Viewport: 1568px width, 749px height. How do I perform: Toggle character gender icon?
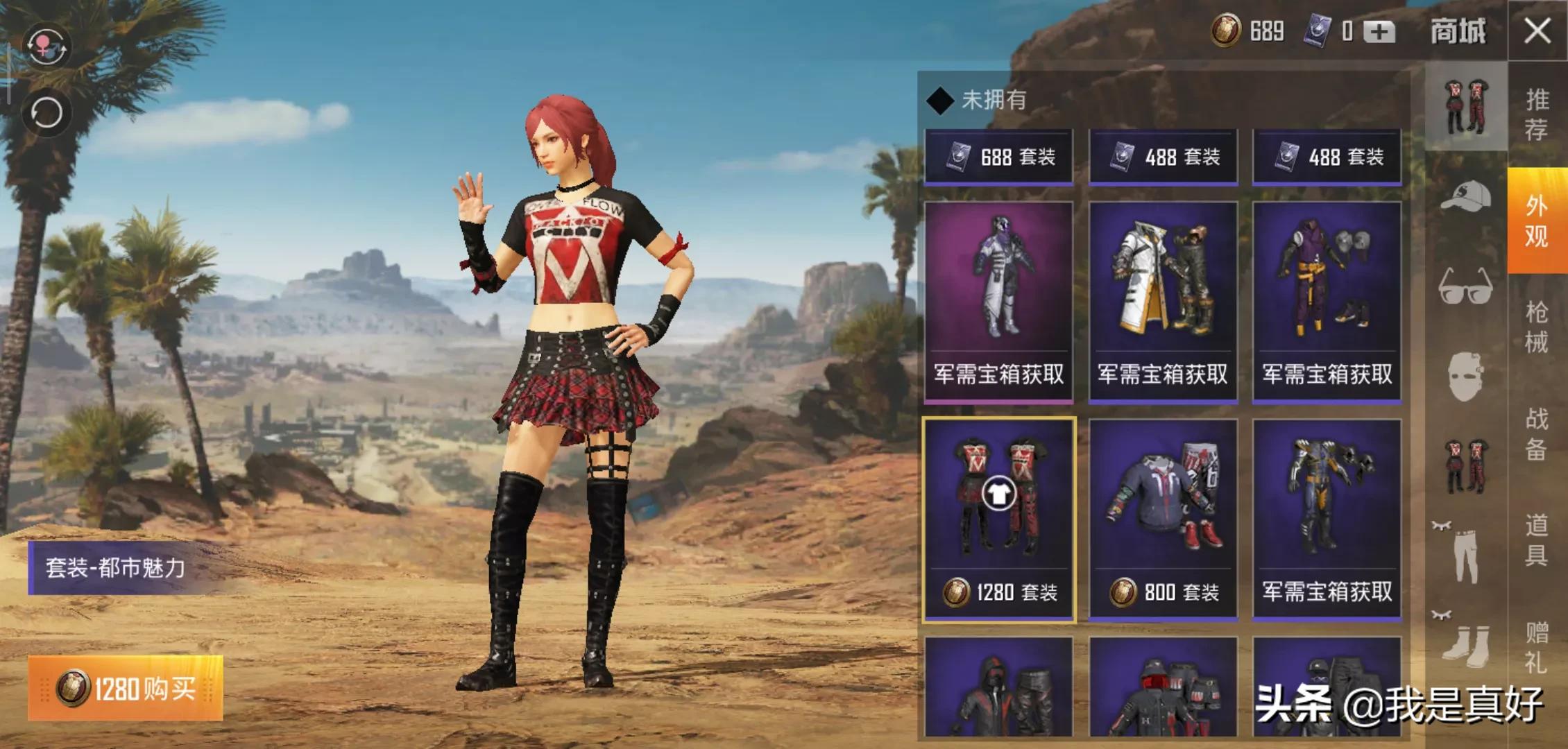46,46
